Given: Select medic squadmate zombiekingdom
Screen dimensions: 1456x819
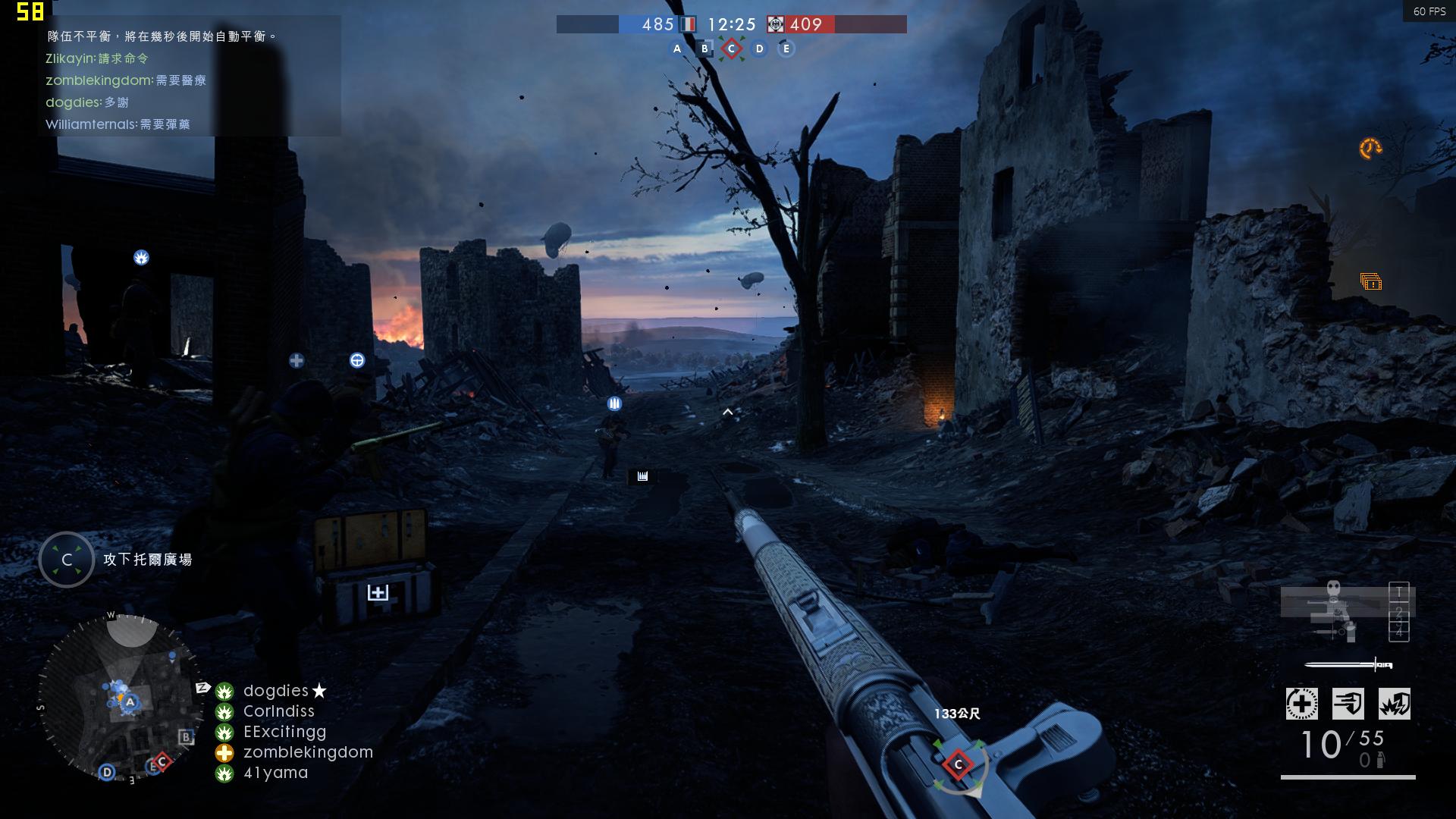Looking at the screenshot, I should (308, 752).
